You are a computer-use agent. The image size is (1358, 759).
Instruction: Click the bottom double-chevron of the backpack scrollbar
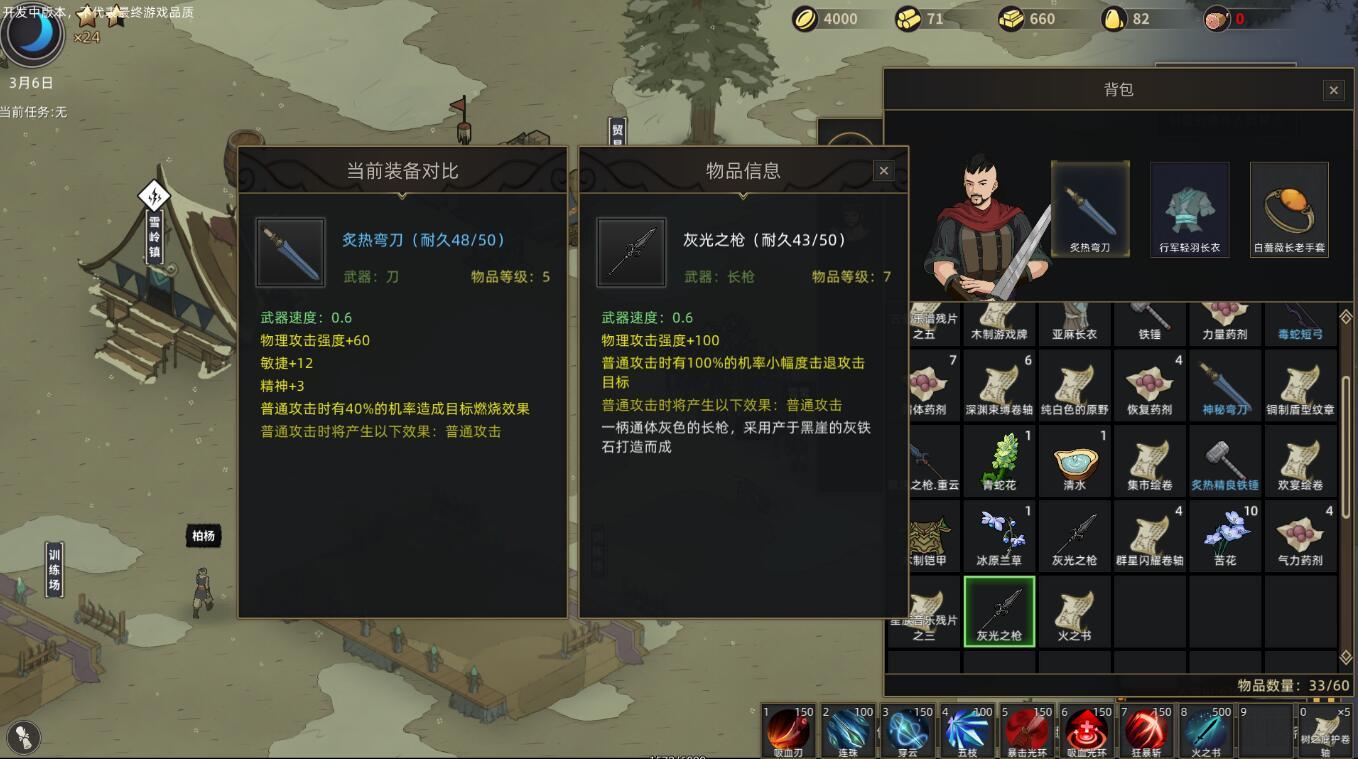(x=1345, y=658)
